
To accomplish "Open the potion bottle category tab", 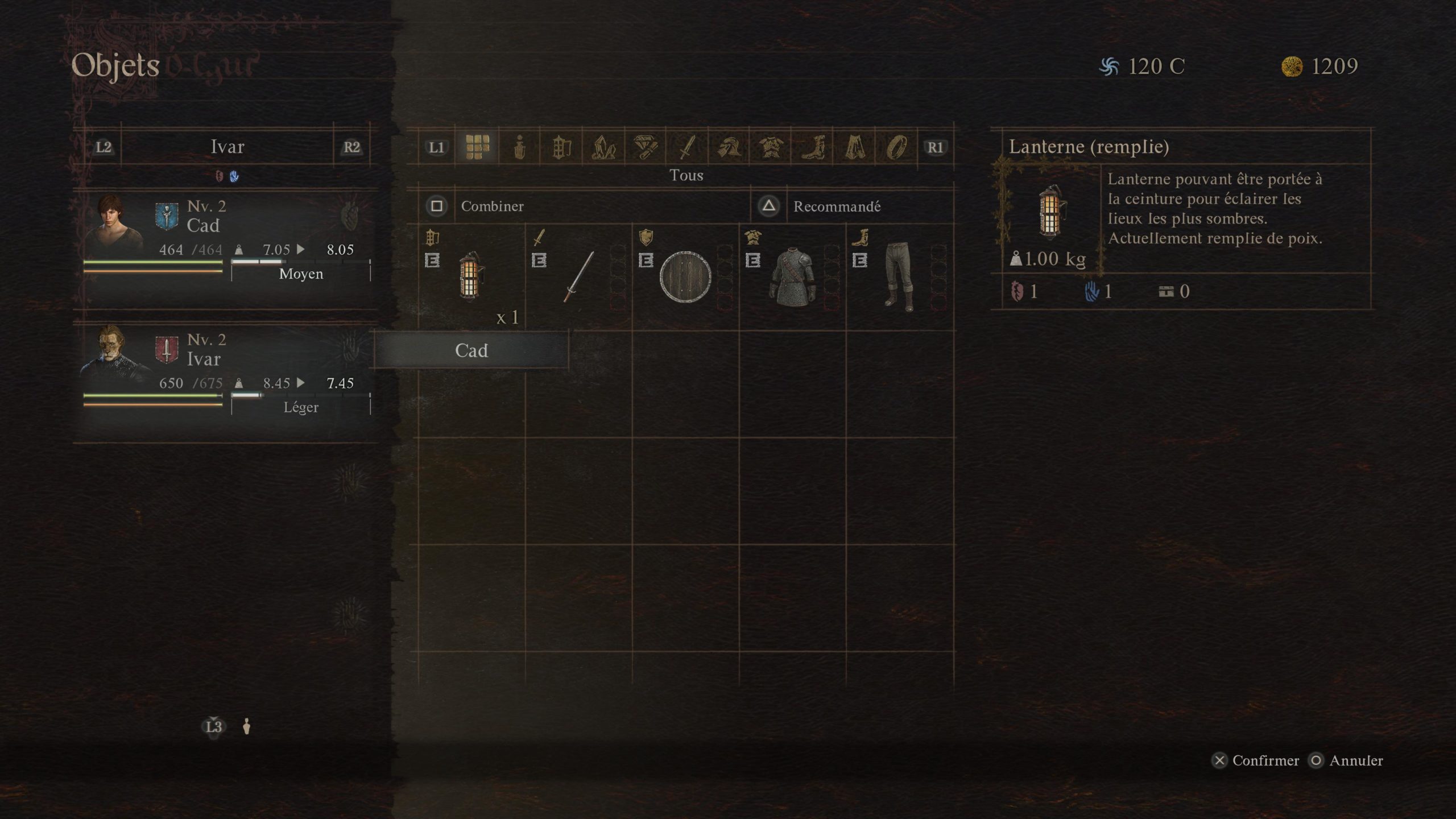I will 519,148.
